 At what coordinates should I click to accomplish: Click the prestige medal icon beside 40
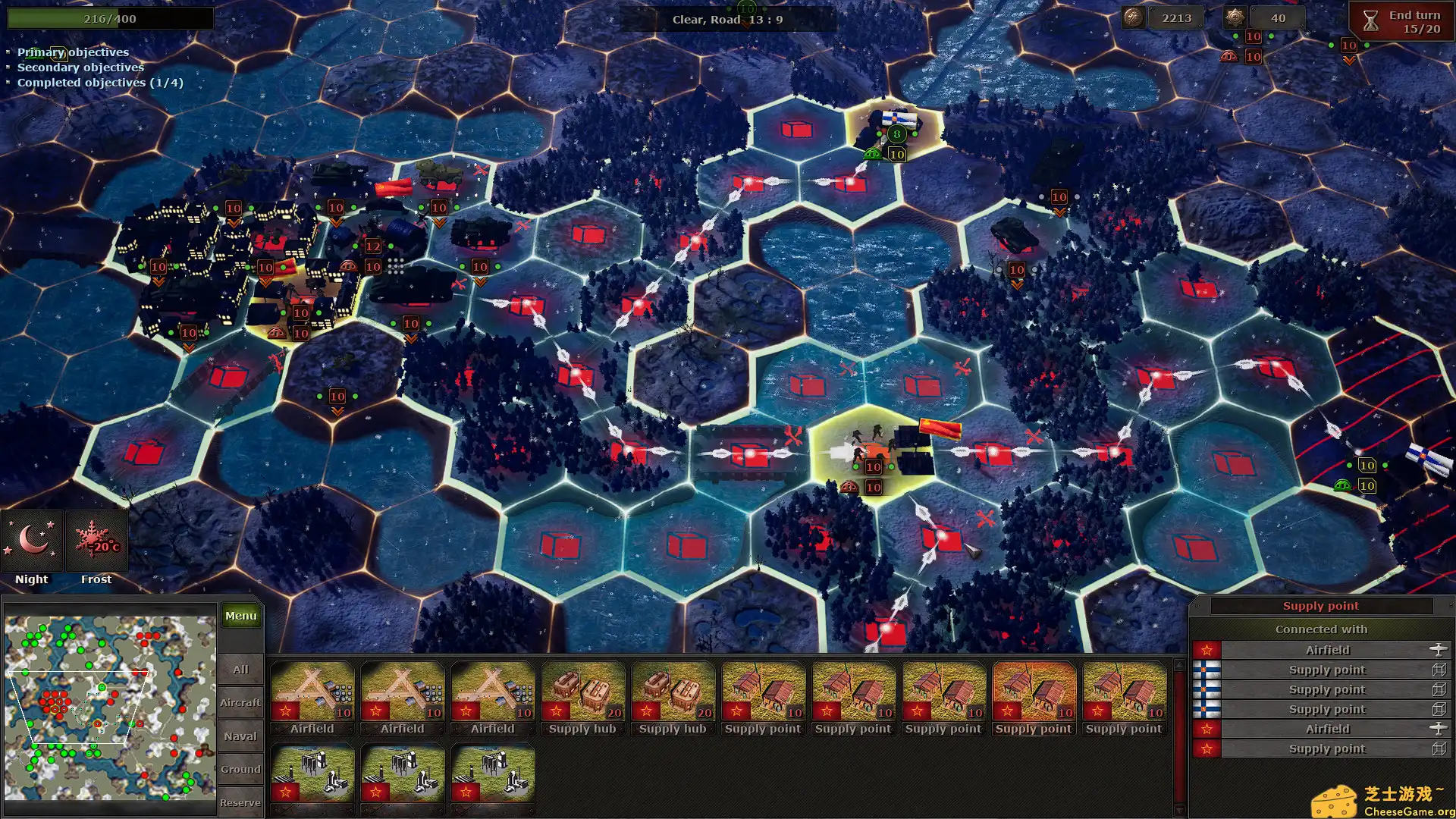1235,17
